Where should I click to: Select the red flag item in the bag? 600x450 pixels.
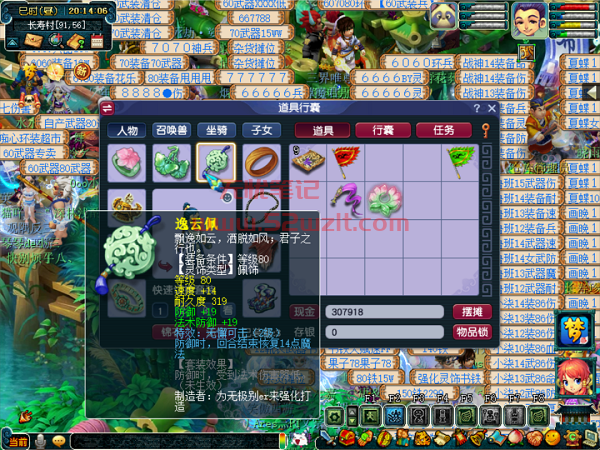coord(344,158)
